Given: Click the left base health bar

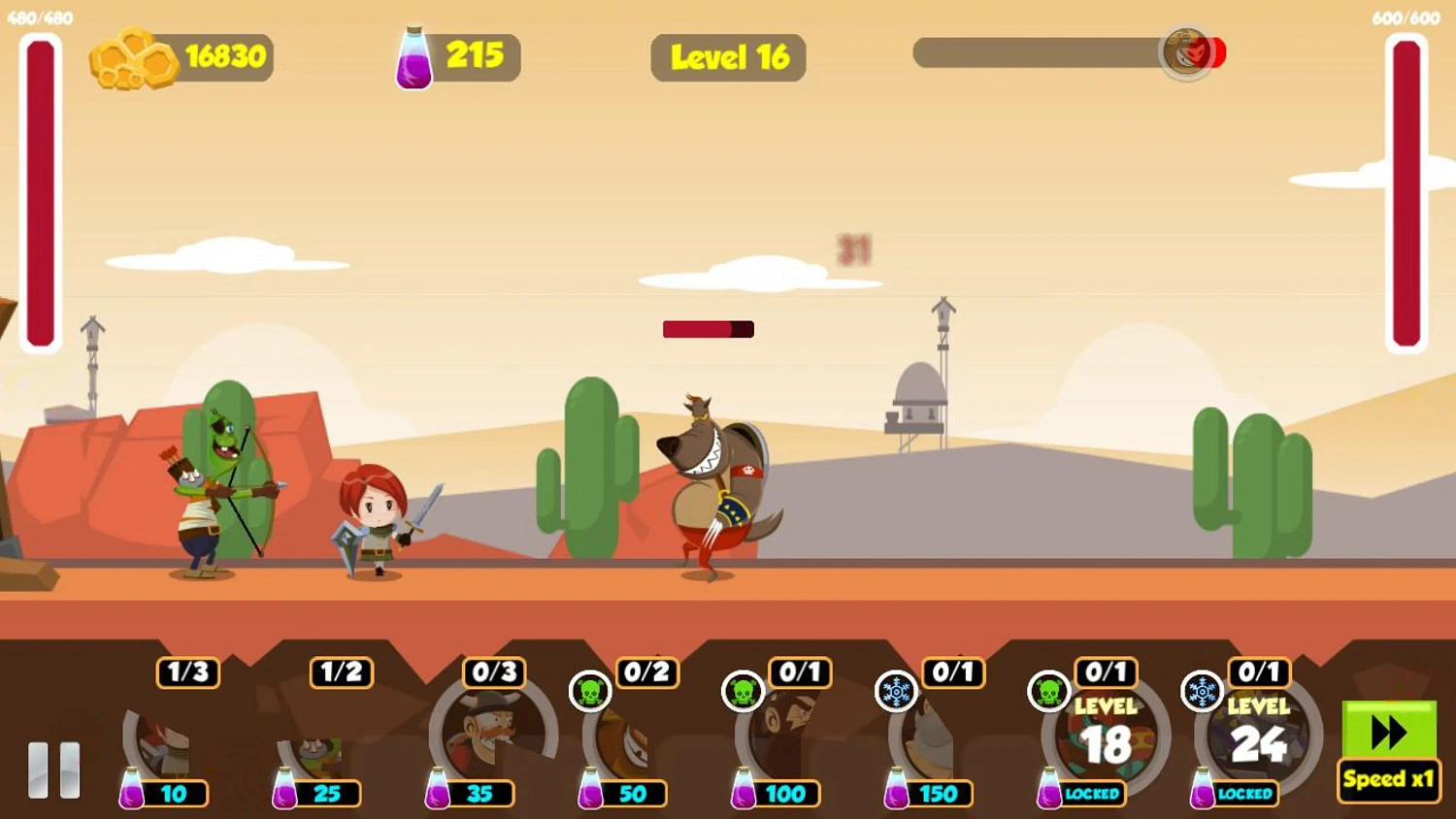Looking at the screenshot, I should 39,194.
